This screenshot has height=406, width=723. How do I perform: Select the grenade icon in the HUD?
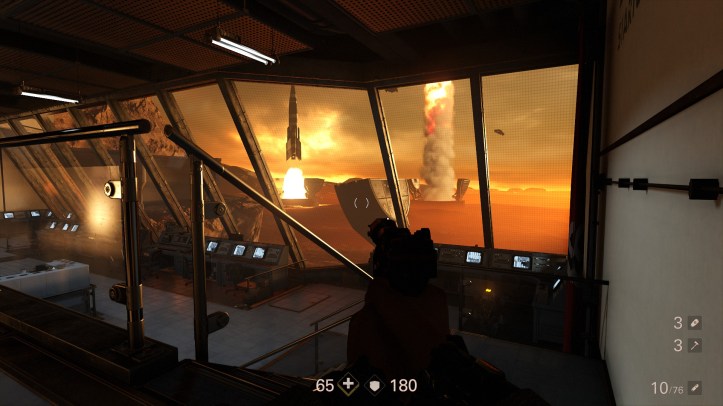pyautogui.click(x=695, y=322)
